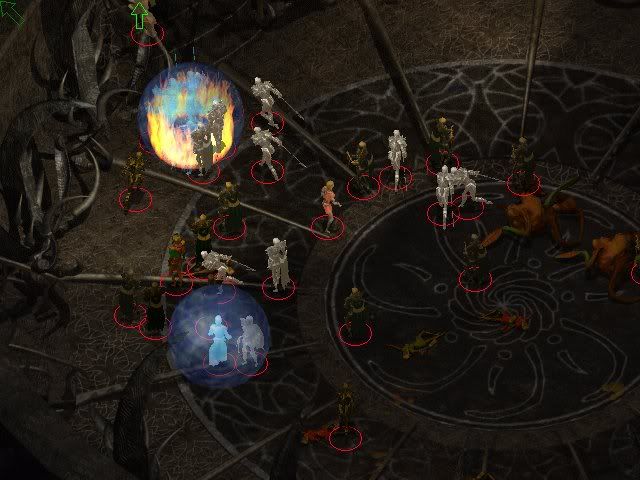
Task: Select the orange-clad woman in the center
Action: coord(327,206)
